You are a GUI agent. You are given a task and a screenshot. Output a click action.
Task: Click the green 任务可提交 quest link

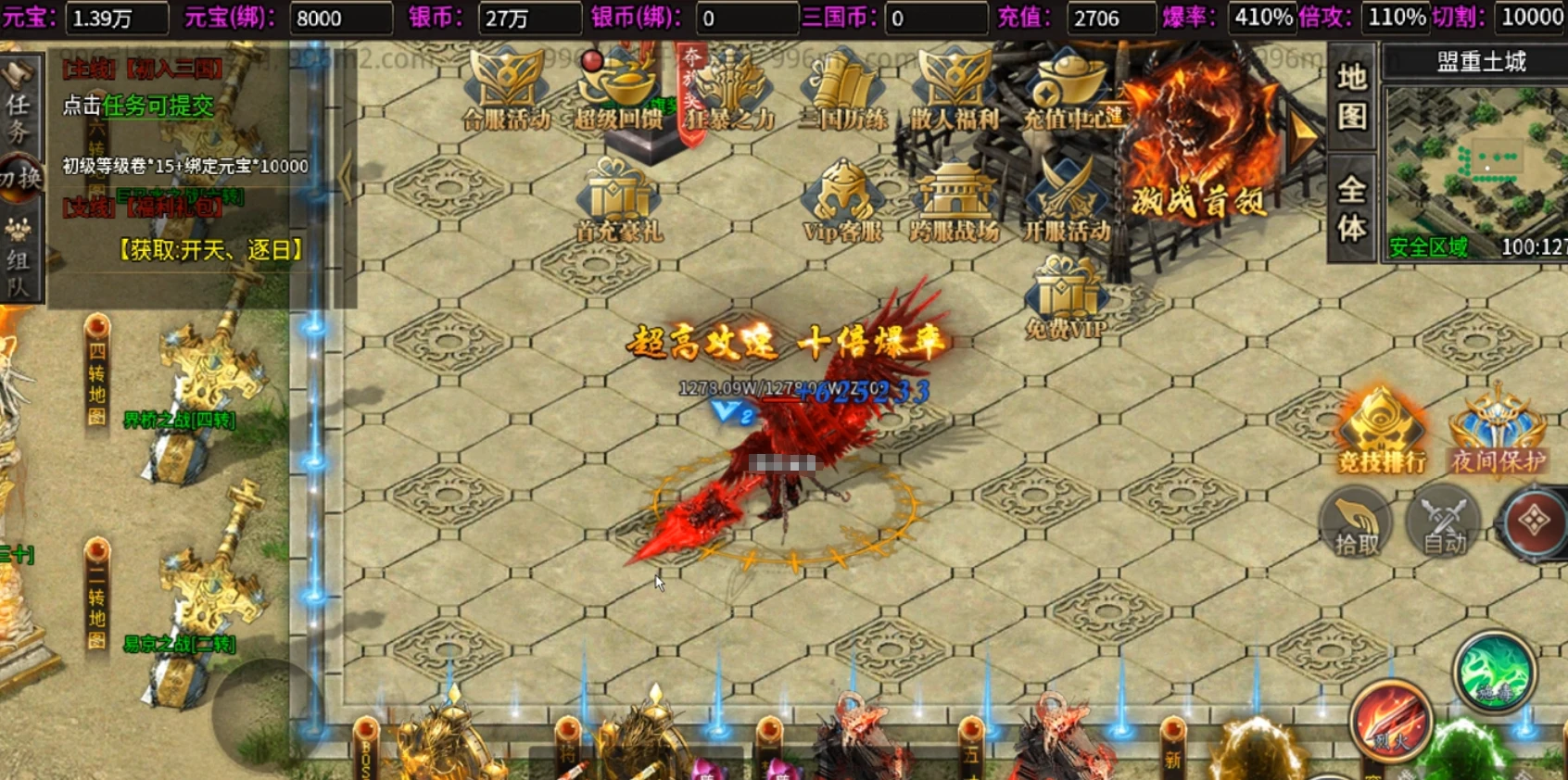pyautogui.click(x=158, y=107)
